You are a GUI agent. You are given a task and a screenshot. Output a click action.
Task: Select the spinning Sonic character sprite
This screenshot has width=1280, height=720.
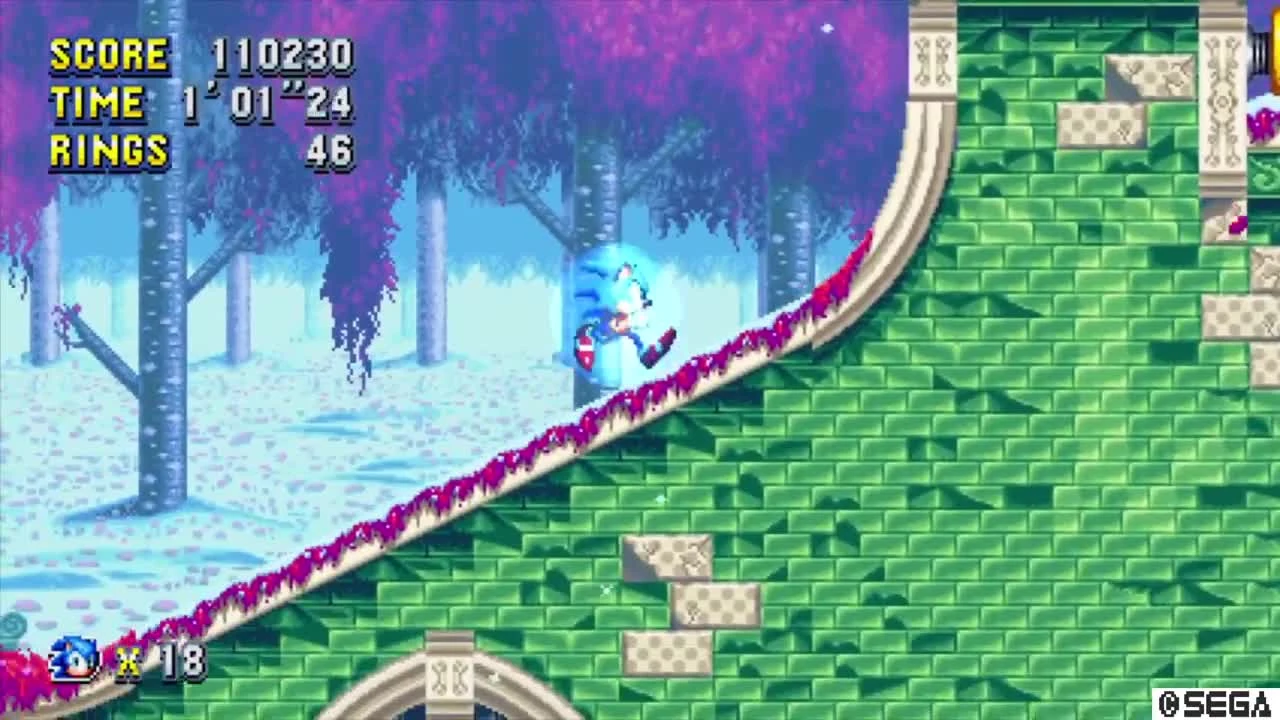620,310
